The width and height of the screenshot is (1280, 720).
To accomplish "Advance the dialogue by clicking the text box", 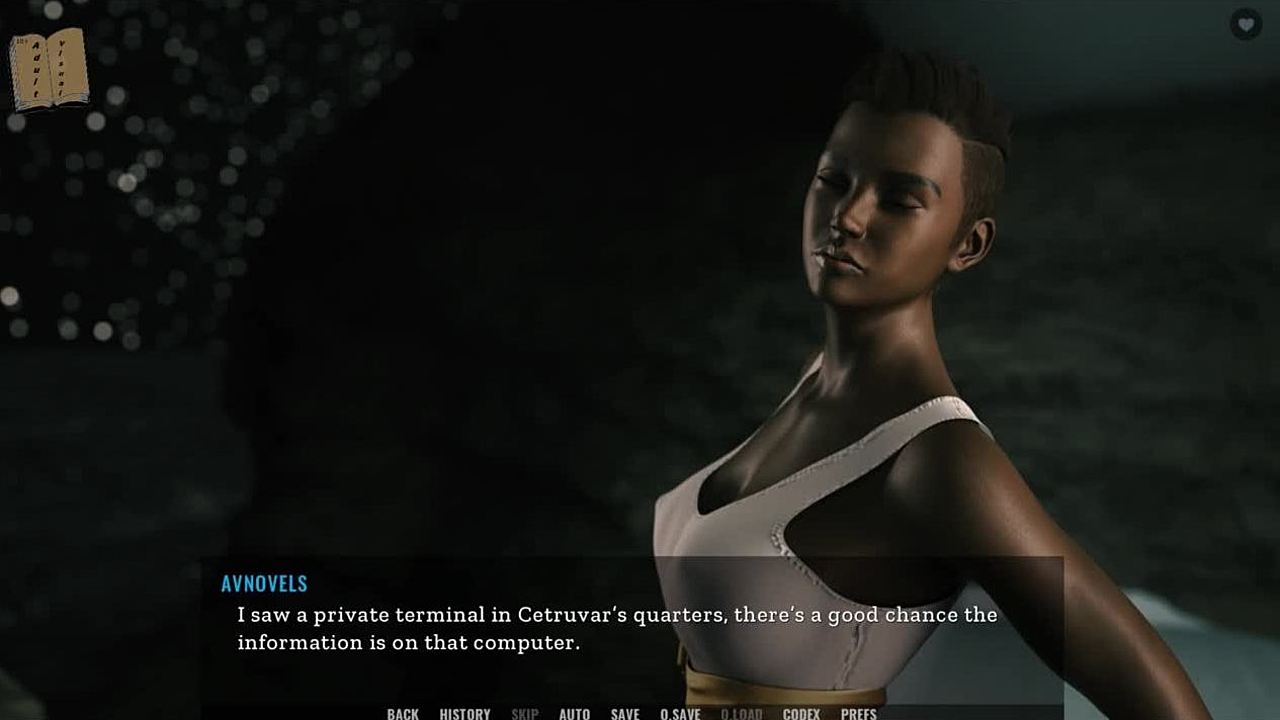I will tap(630, 628).
